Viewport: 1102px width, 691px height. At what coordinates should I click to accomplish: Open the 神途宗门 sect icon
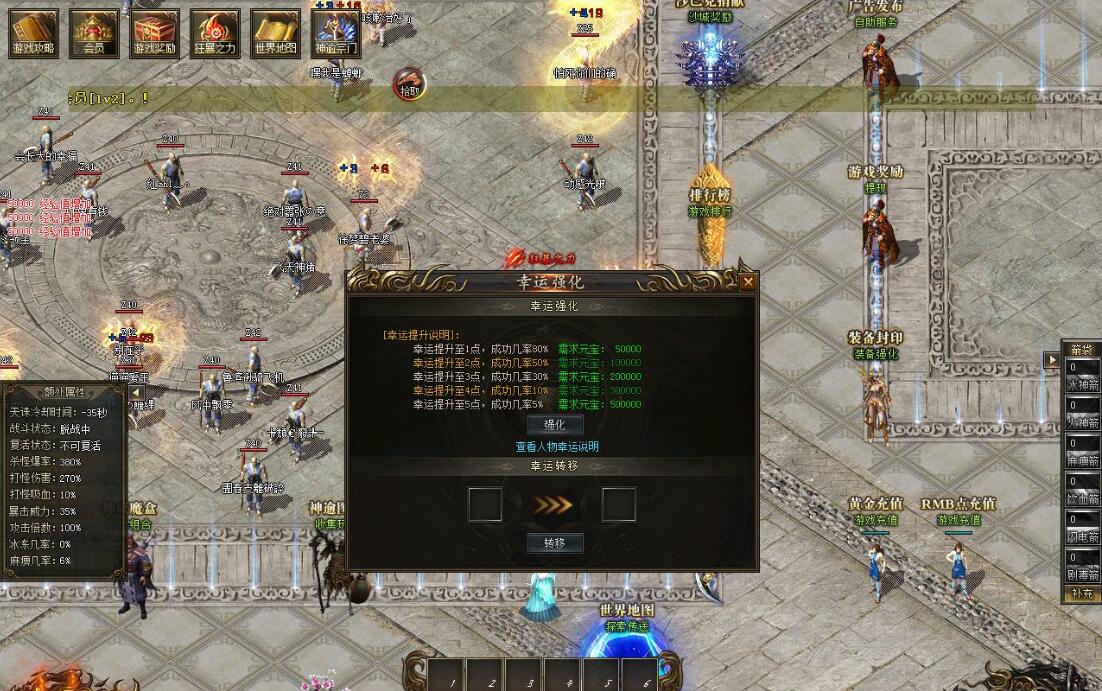pos(335,33)
